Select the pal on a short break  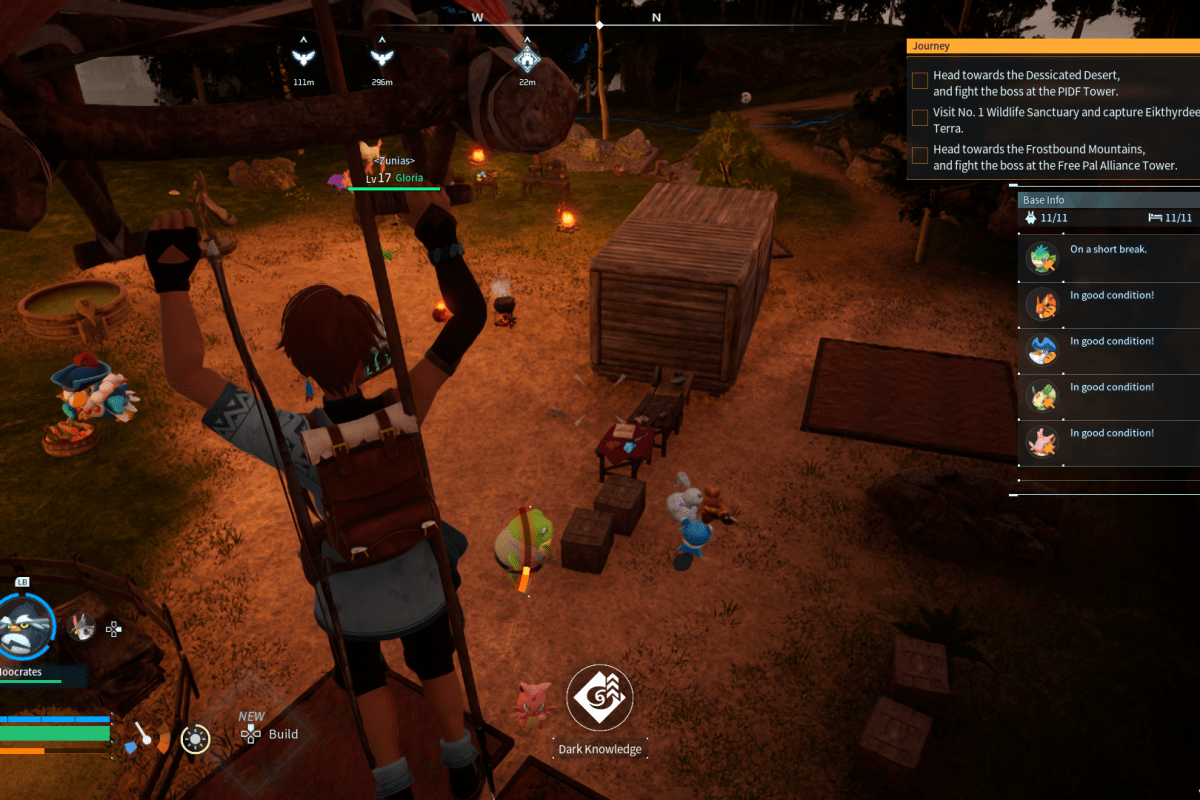(1043, 258)
